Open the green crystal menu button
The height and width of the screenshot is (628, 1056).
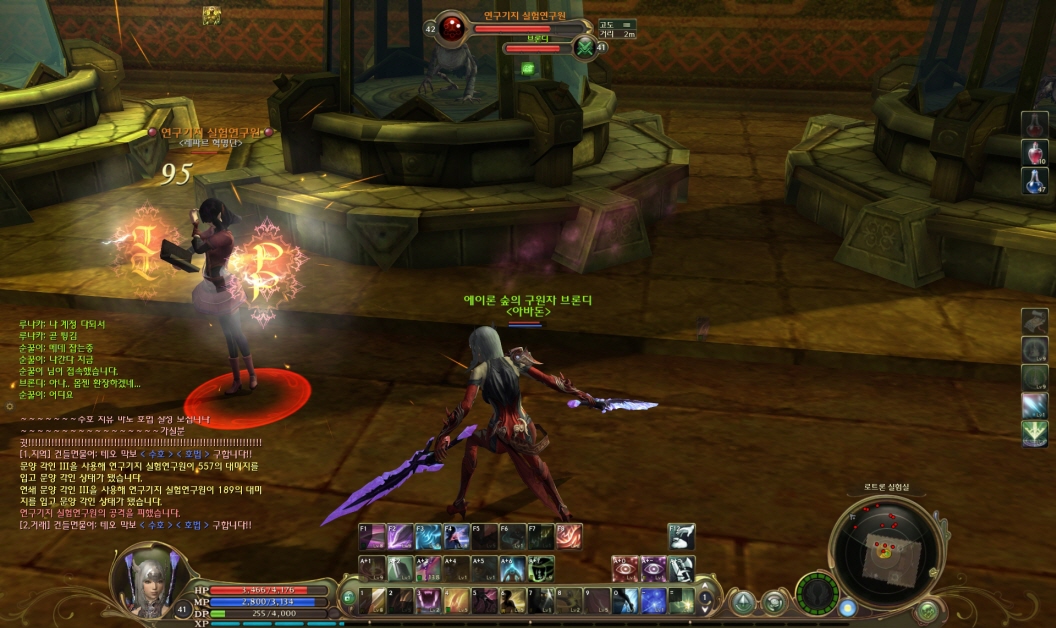pos(742,601)
